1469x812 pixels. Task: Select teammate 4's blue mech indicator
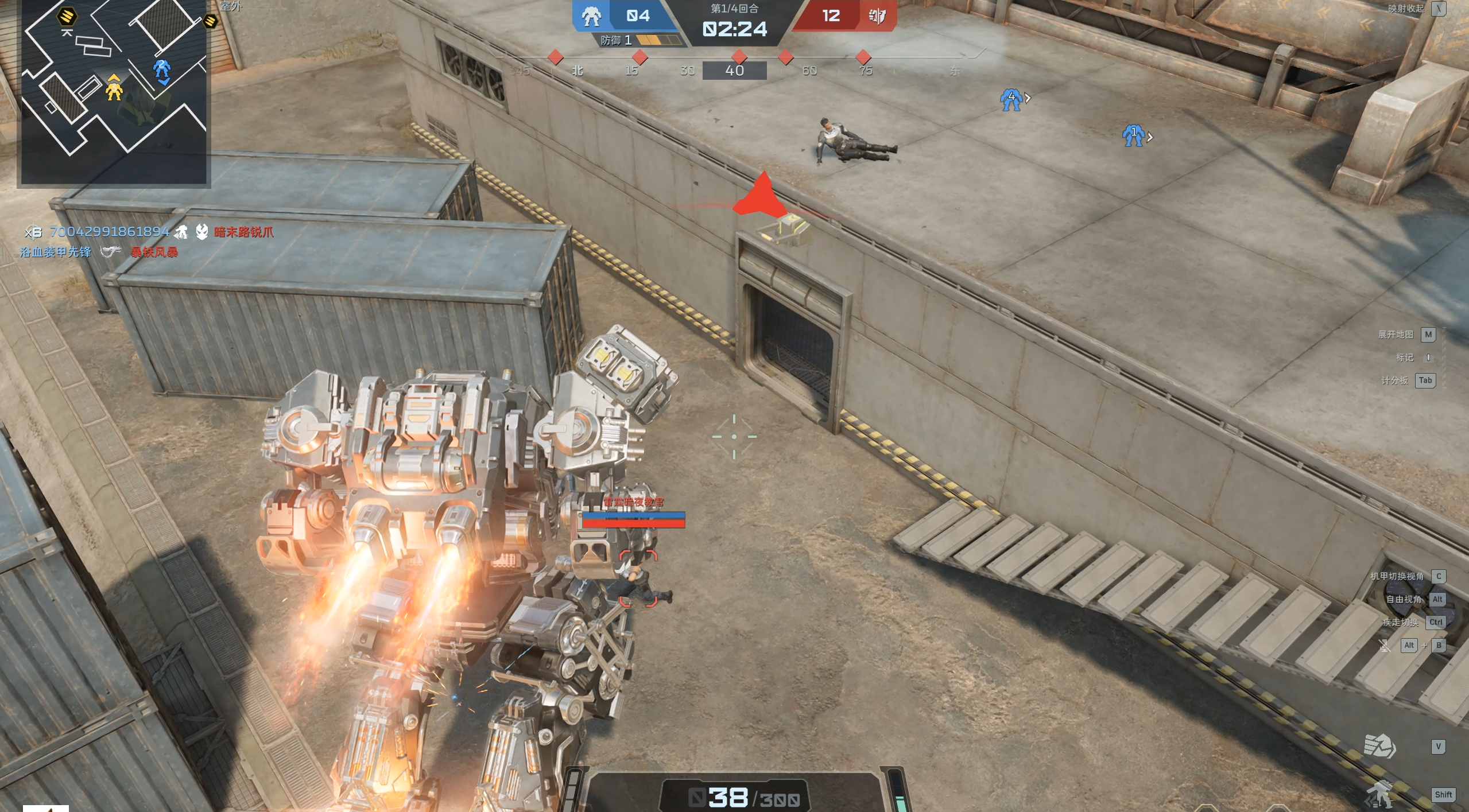click(x=1010, y=99)
